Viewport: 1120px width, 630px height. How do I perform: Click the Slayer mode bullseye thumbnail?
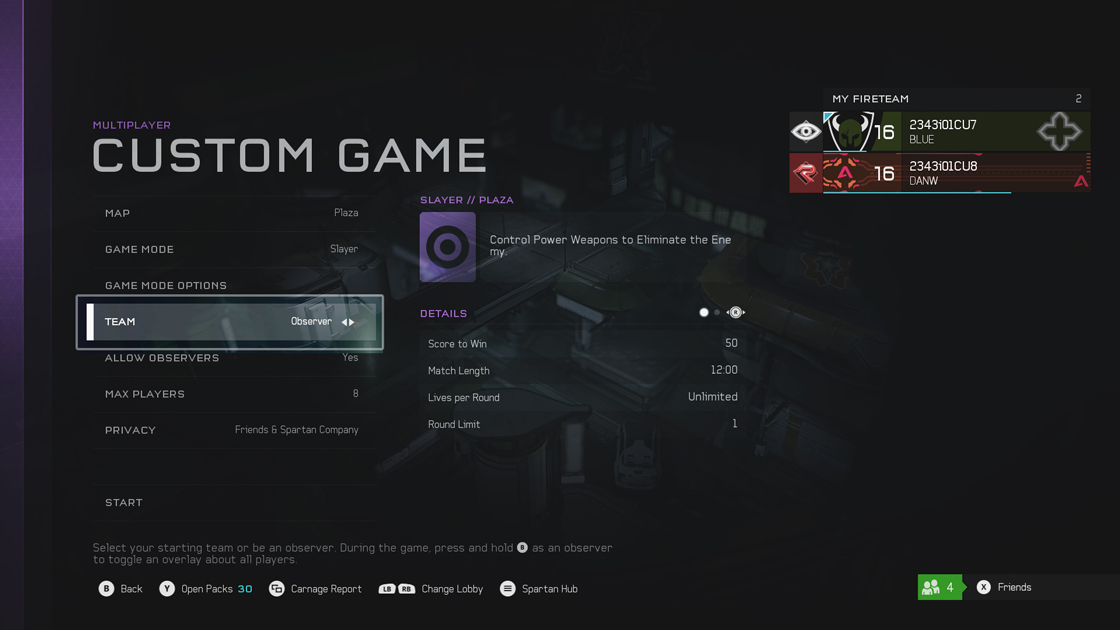click(x=448, y=246)
